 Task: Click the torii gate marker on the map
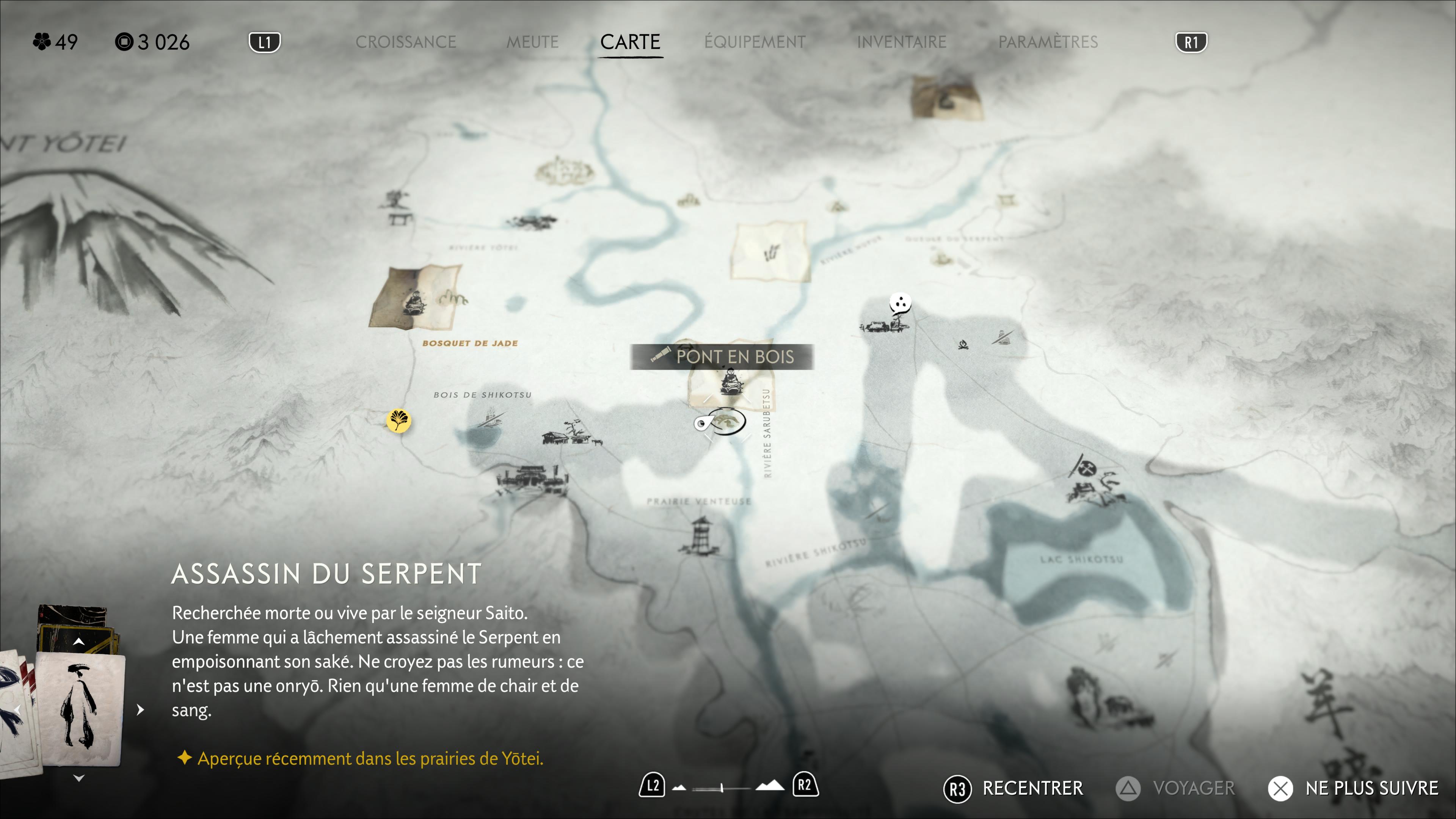point(1006,199)
